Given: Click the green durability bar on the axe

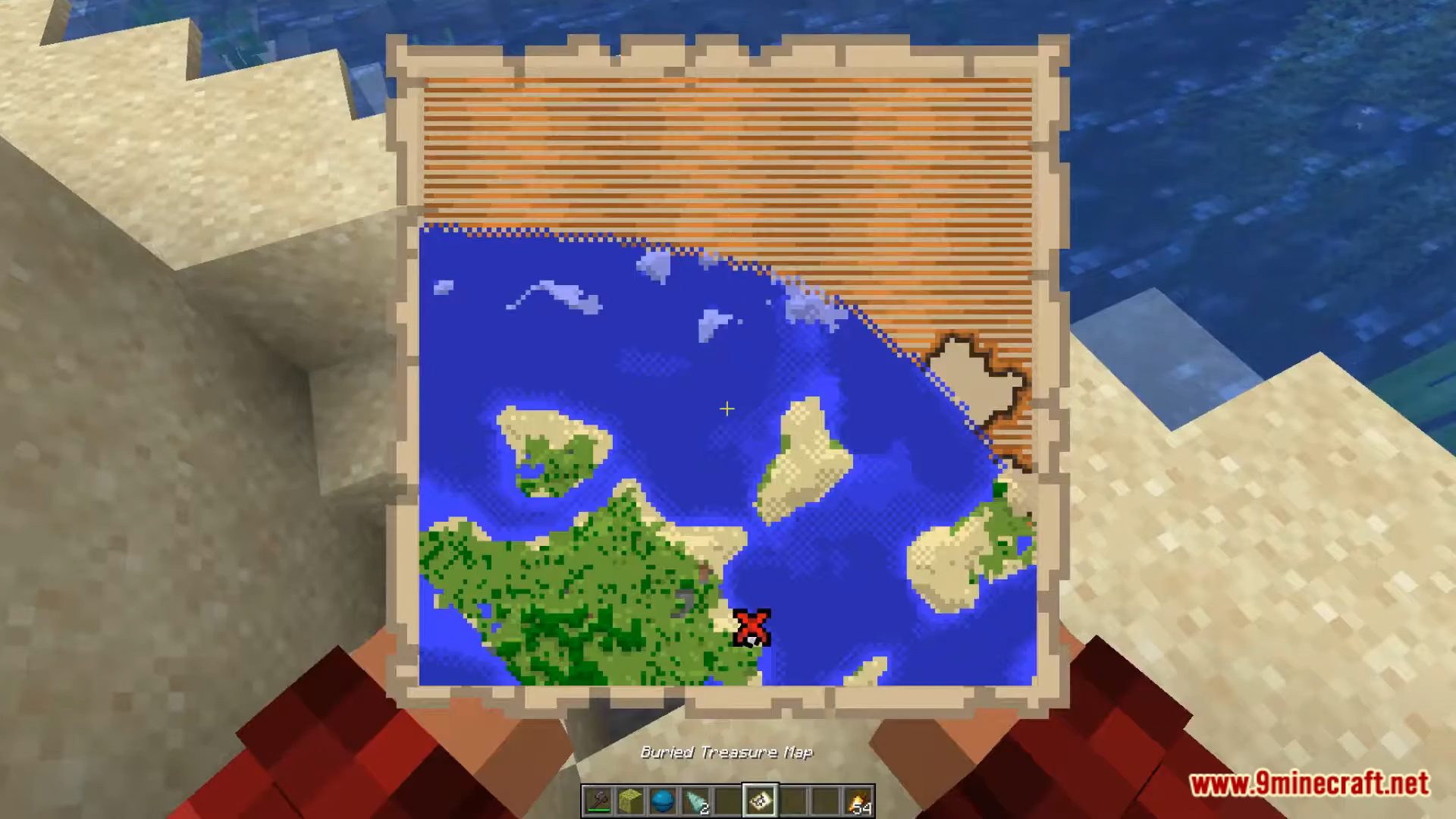Looking at the screenshot, I should [x=599, y=810].
